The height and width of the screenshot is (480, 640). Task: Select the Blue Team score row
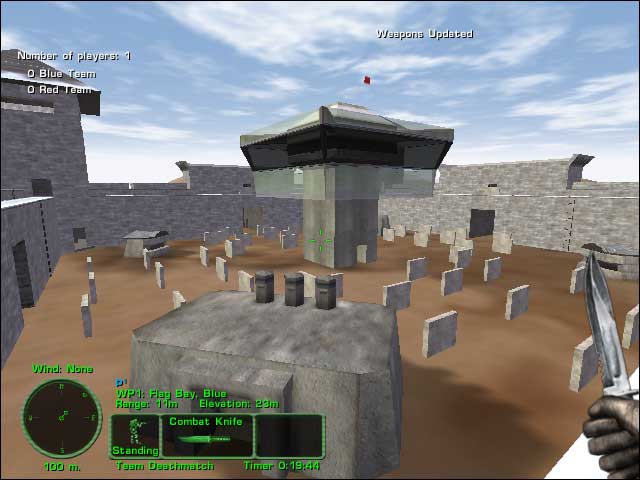61,73
